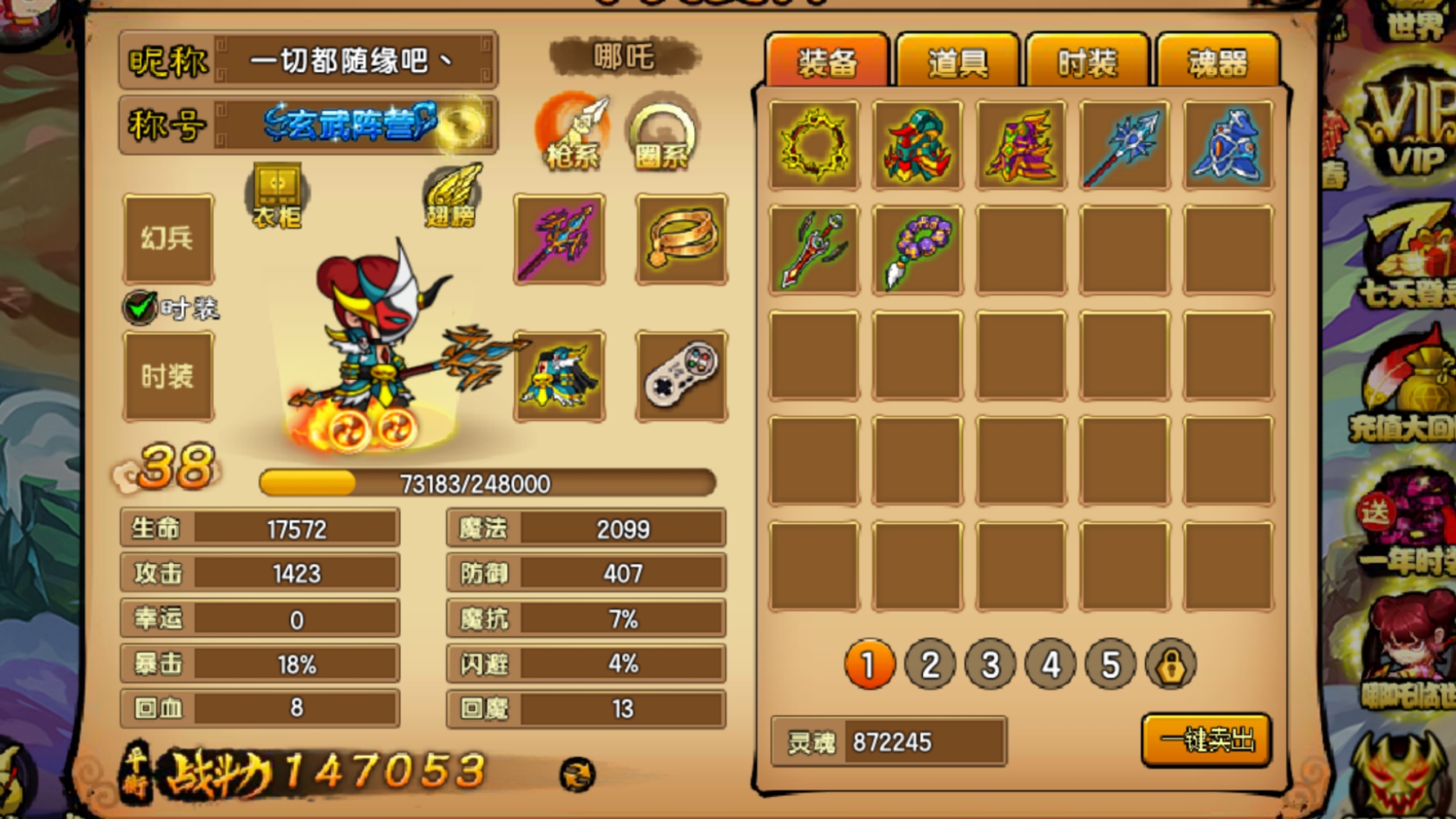Click the 一键卖出 sell-all button
1456x819 pixels.
pos(1207,740)
